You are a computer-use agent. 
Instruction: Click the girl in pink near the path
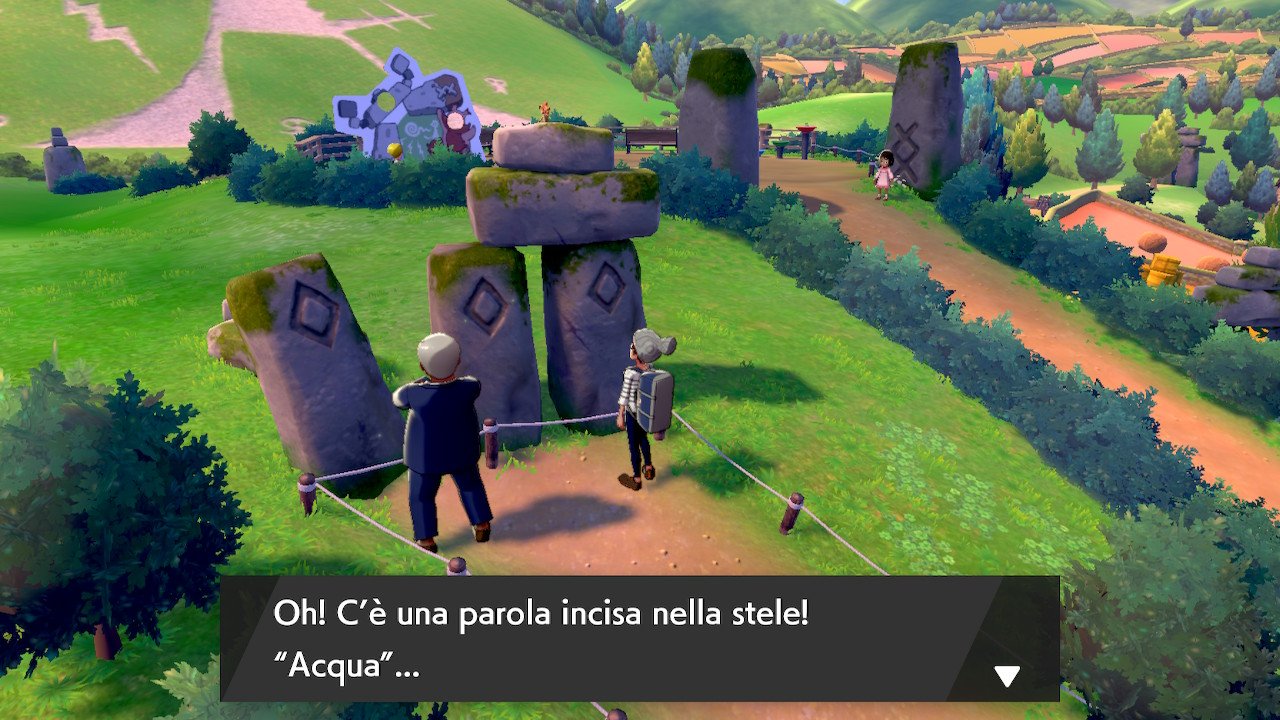[886, 172]
